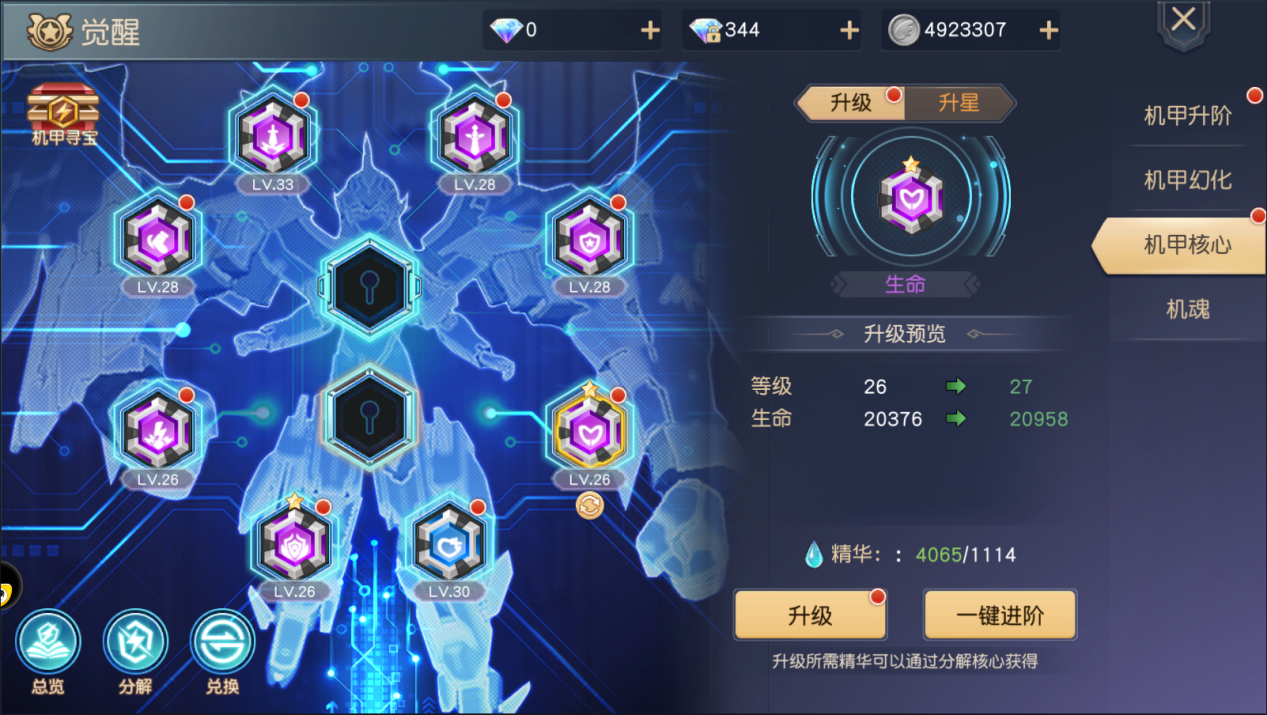Image resolution: width=1267 pixels, height=715 pixels.
Task: Add more bound diamonds
Action: coord(849,30)
